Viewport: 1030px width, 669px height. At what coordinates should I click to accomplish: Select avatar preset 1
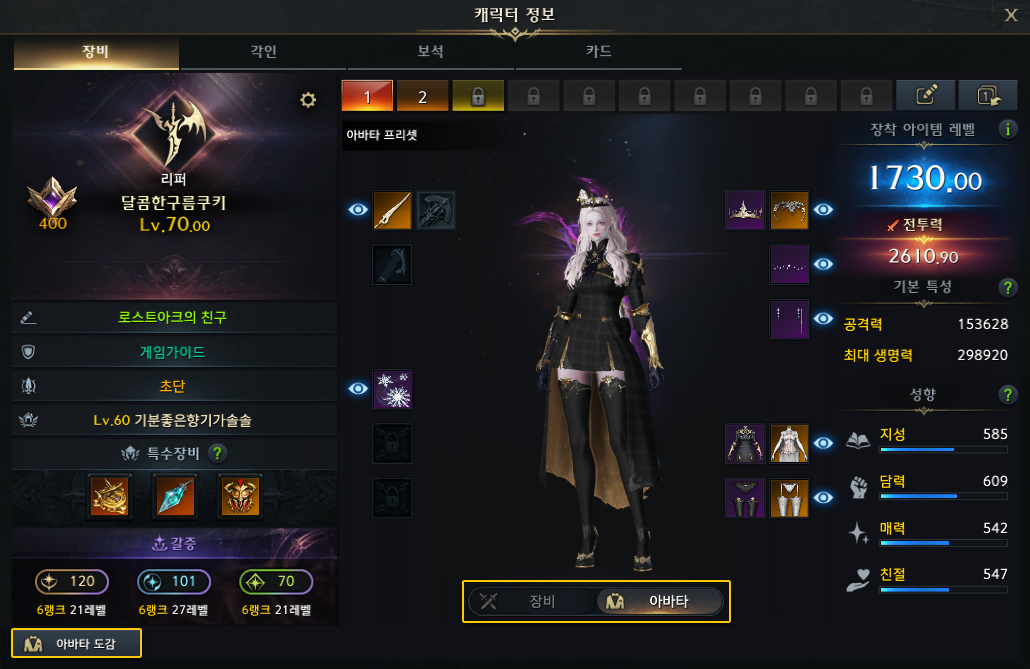click(x=367, y=96)
